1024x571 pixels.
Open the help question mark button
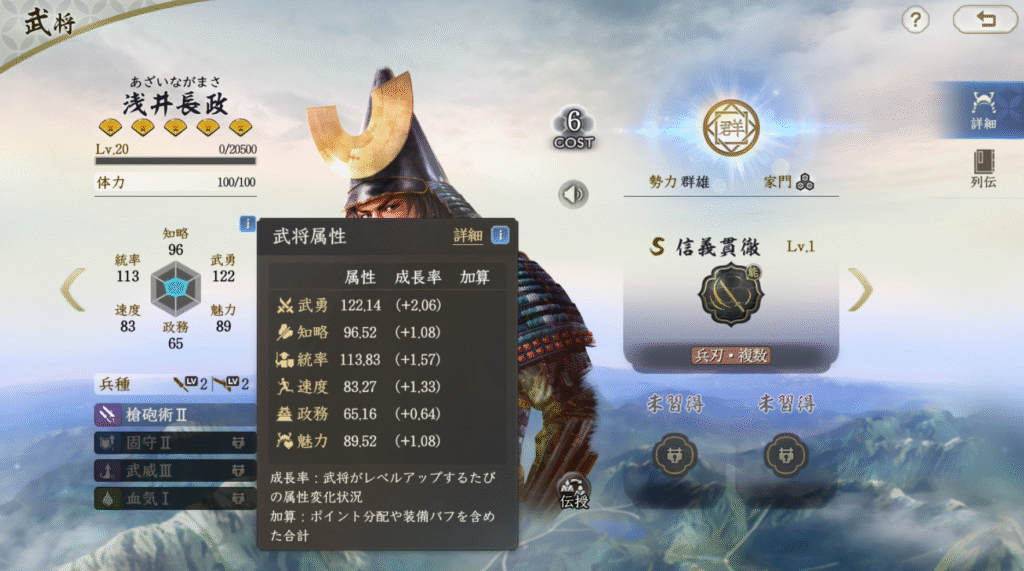(916, 19)
